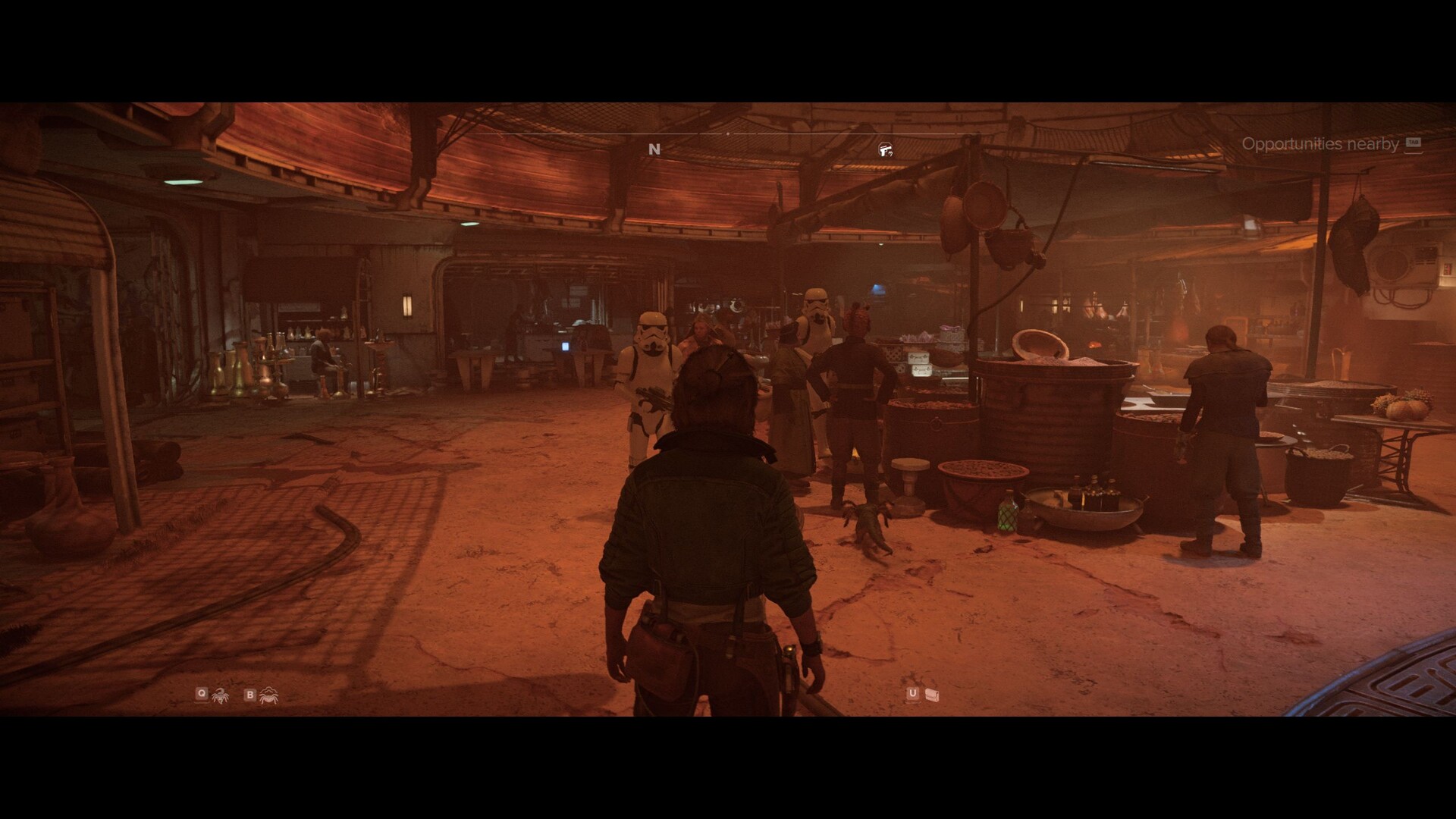Click the North indicator on the compass
The height and width of the screenshot is (819, 1456).
coord(654,149)
